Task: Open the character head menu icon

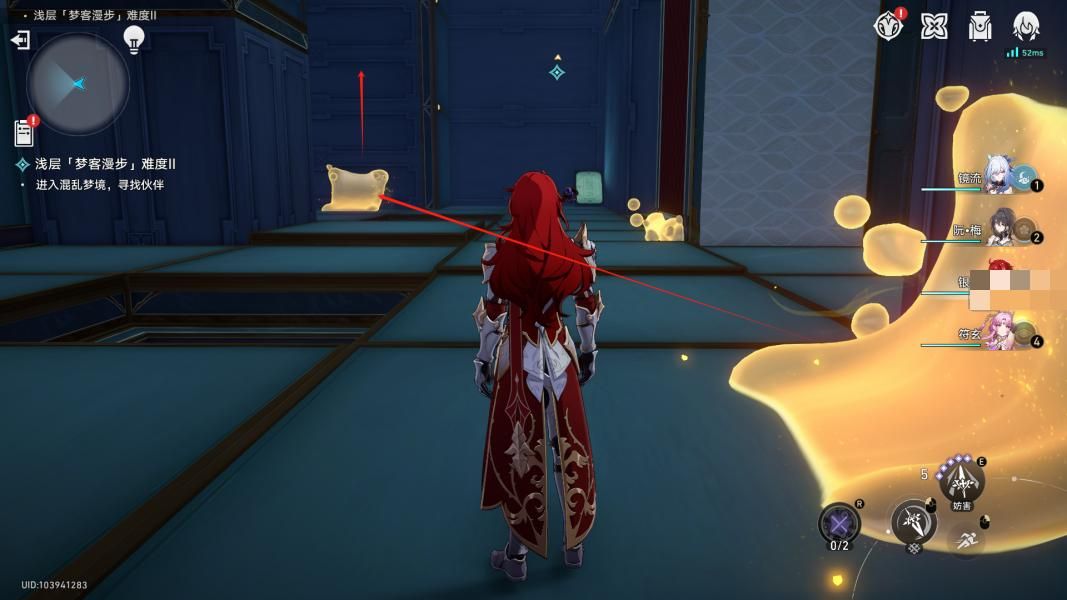Action: [1026, 26]
